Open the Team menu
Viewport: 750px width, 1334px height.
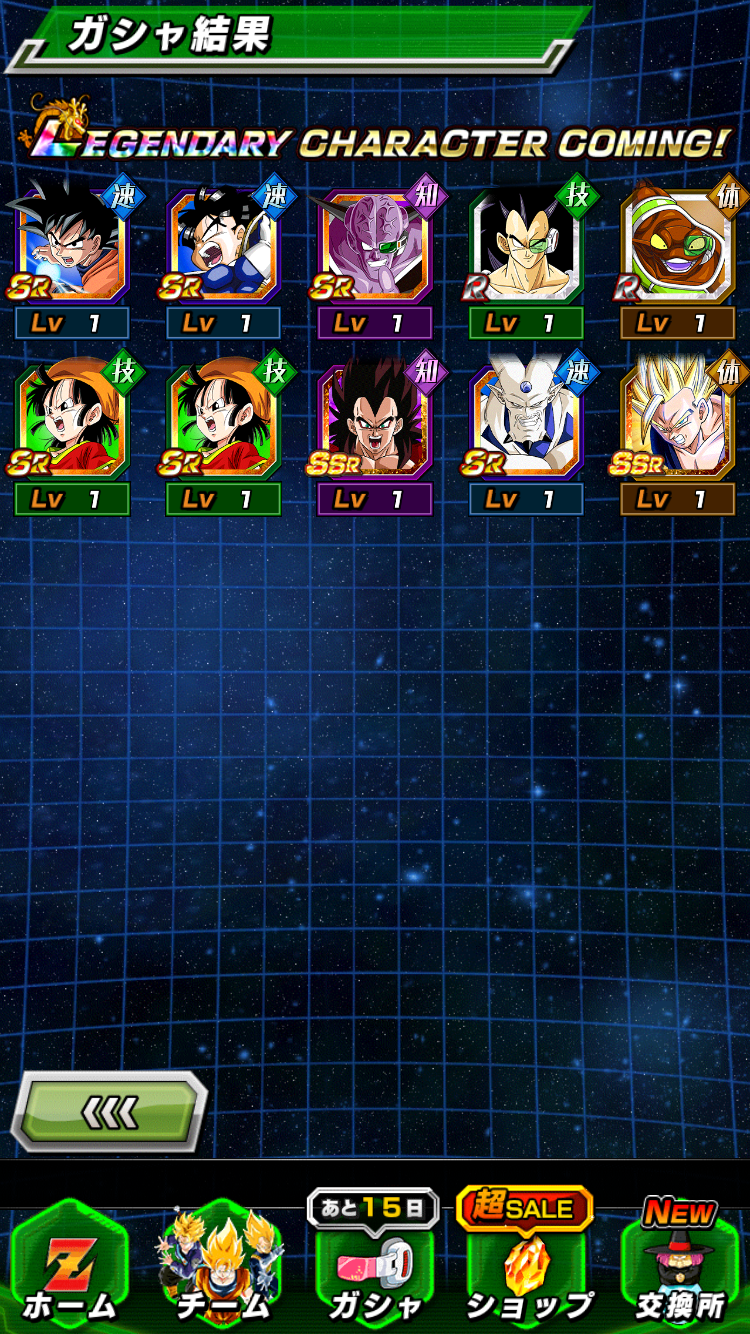pos(222,1266)
